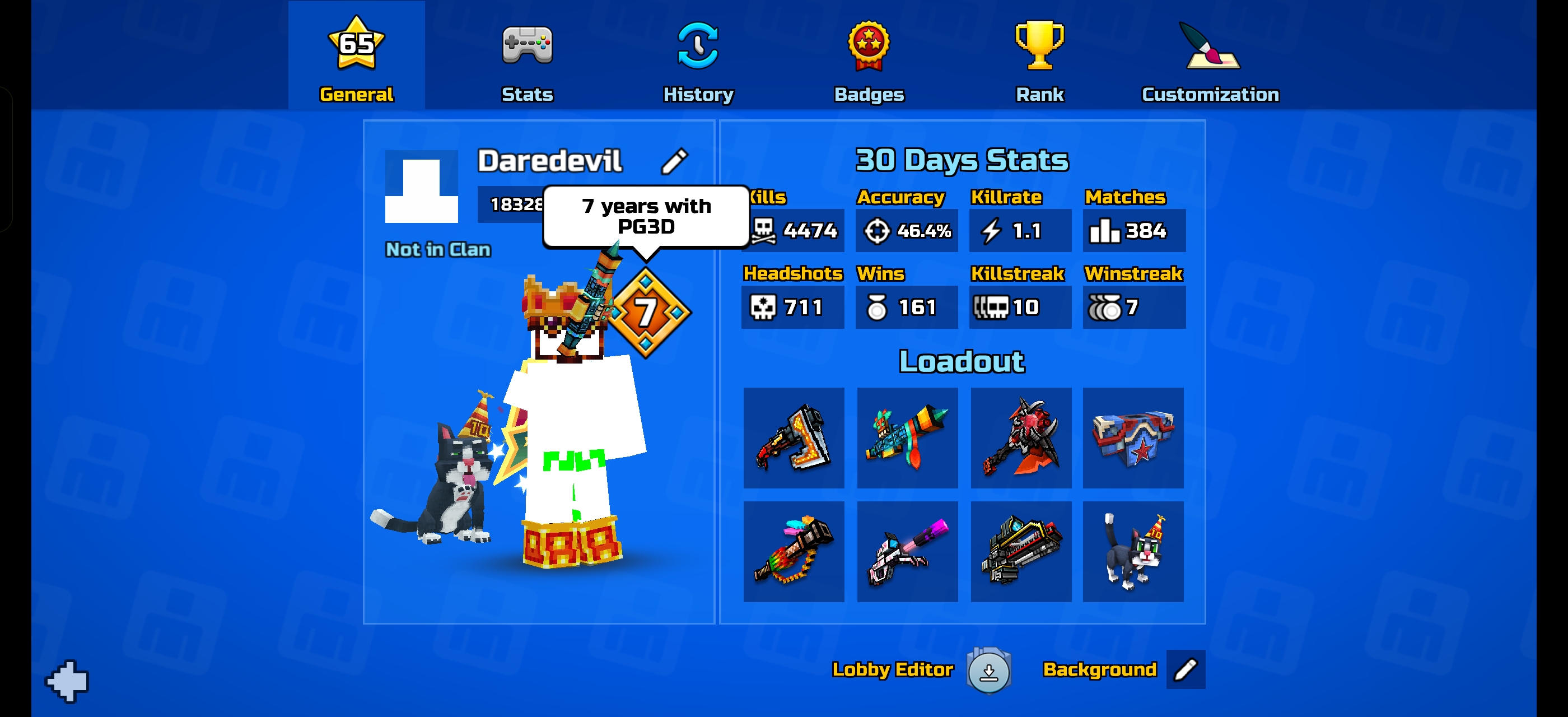Edit the profile Background
This screenshot has height=717, width=1568.
point(1185,669)
